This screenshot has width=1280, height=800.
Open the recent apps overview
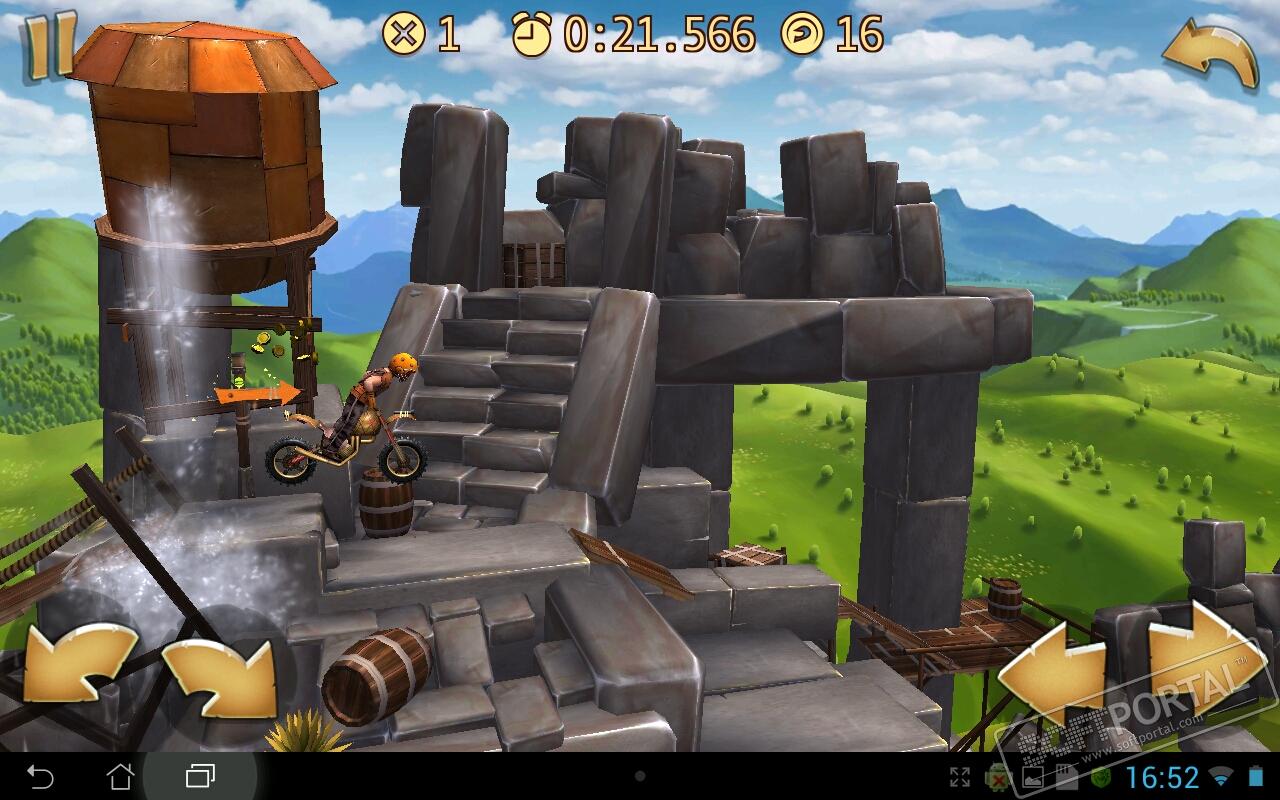point(200,776)
